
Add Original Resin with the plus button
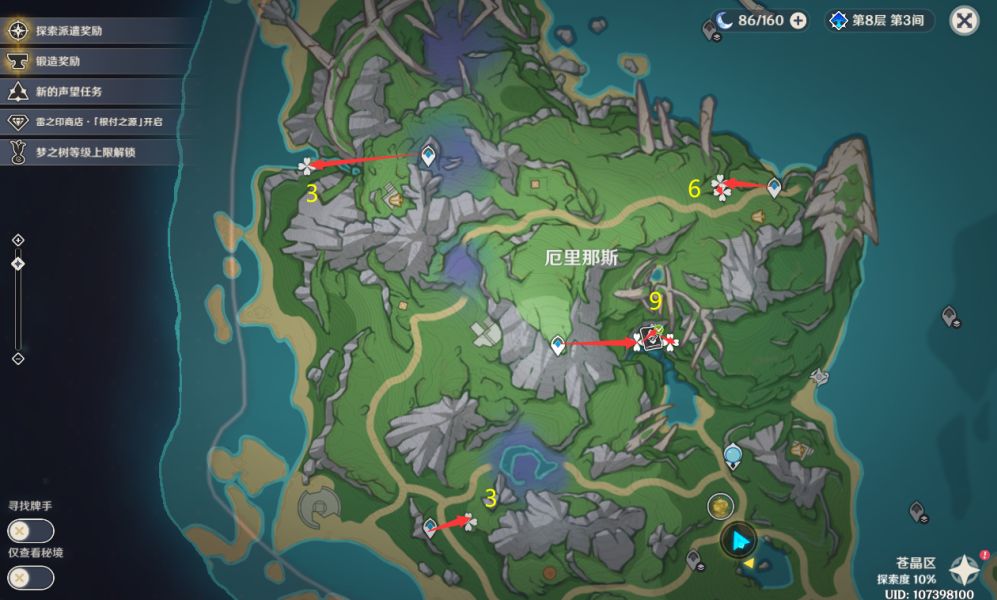pos(798,20)
